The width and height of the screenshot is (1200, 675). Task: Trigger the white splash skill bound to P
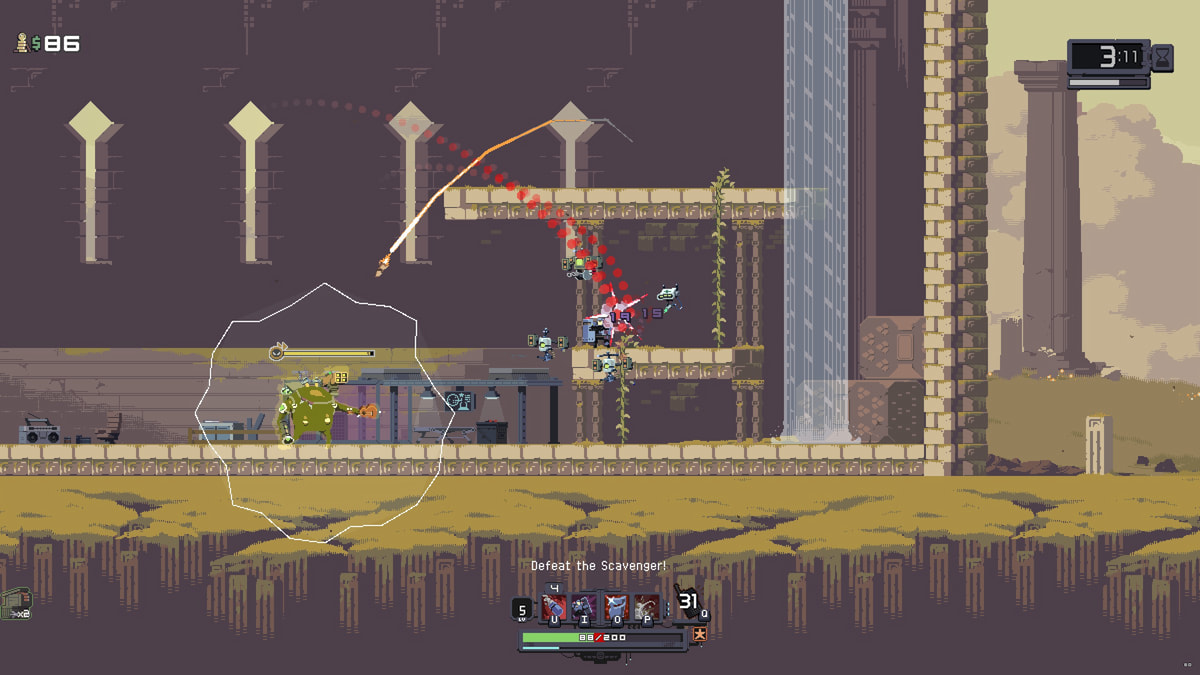tap(646, 606)
